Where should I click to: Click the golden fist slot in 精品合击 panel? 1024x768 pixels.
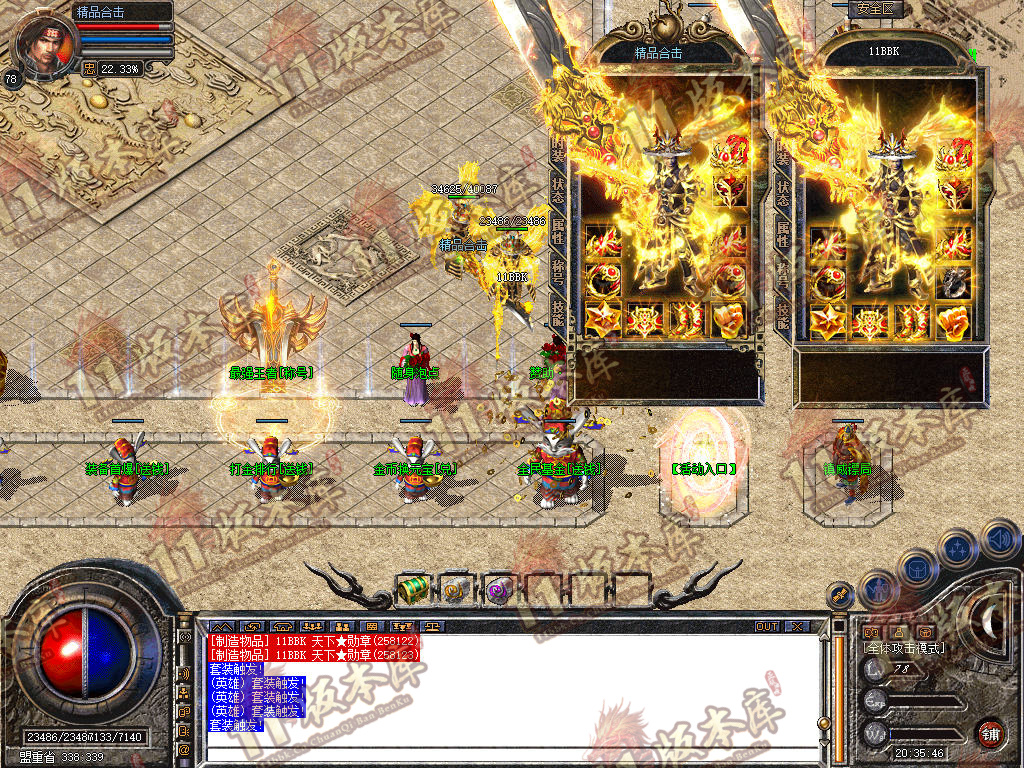pyautogui.click(x=730, y=321)
